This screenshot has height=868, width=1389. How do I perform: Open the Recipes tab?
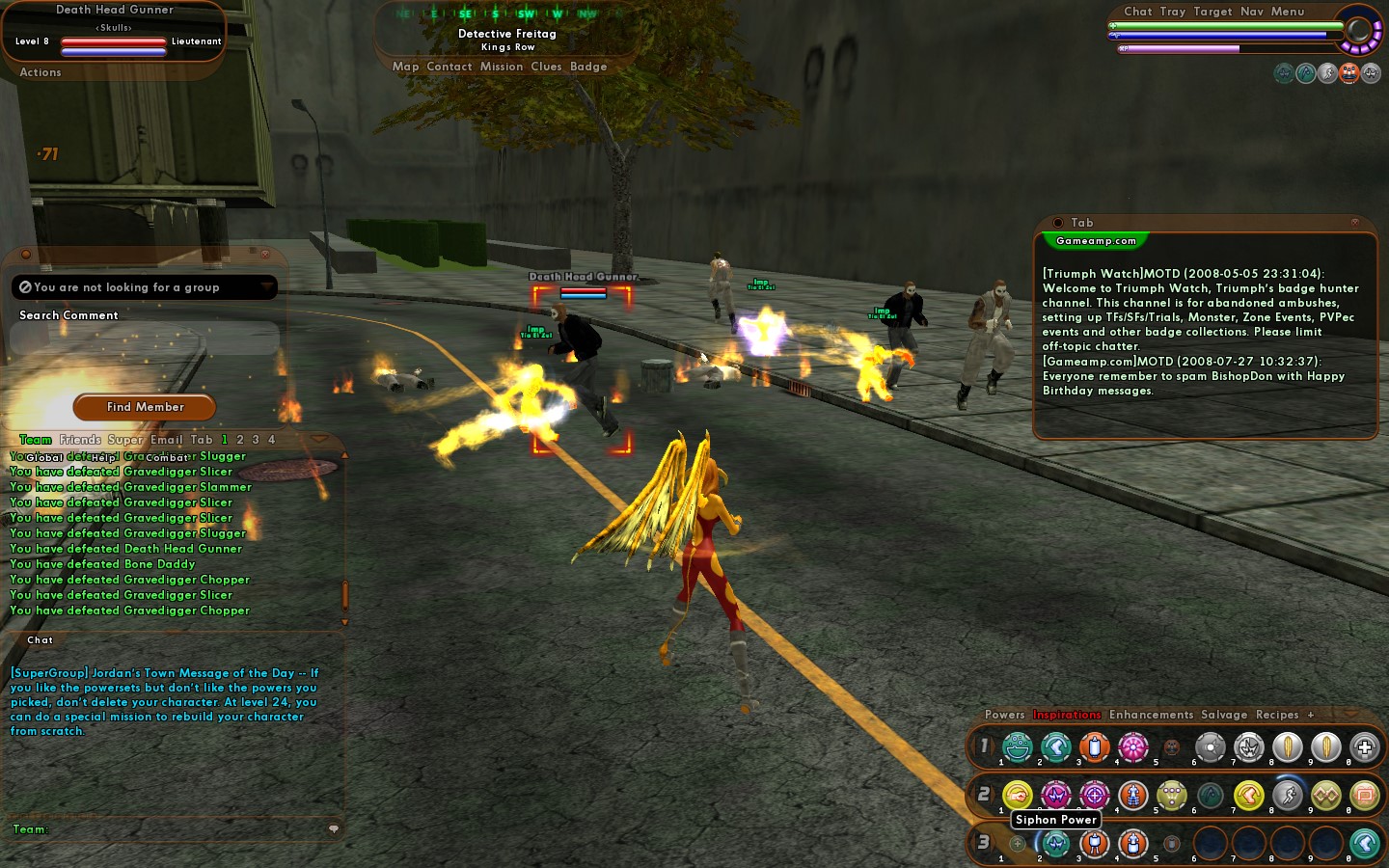click(x=1277, y=715)
